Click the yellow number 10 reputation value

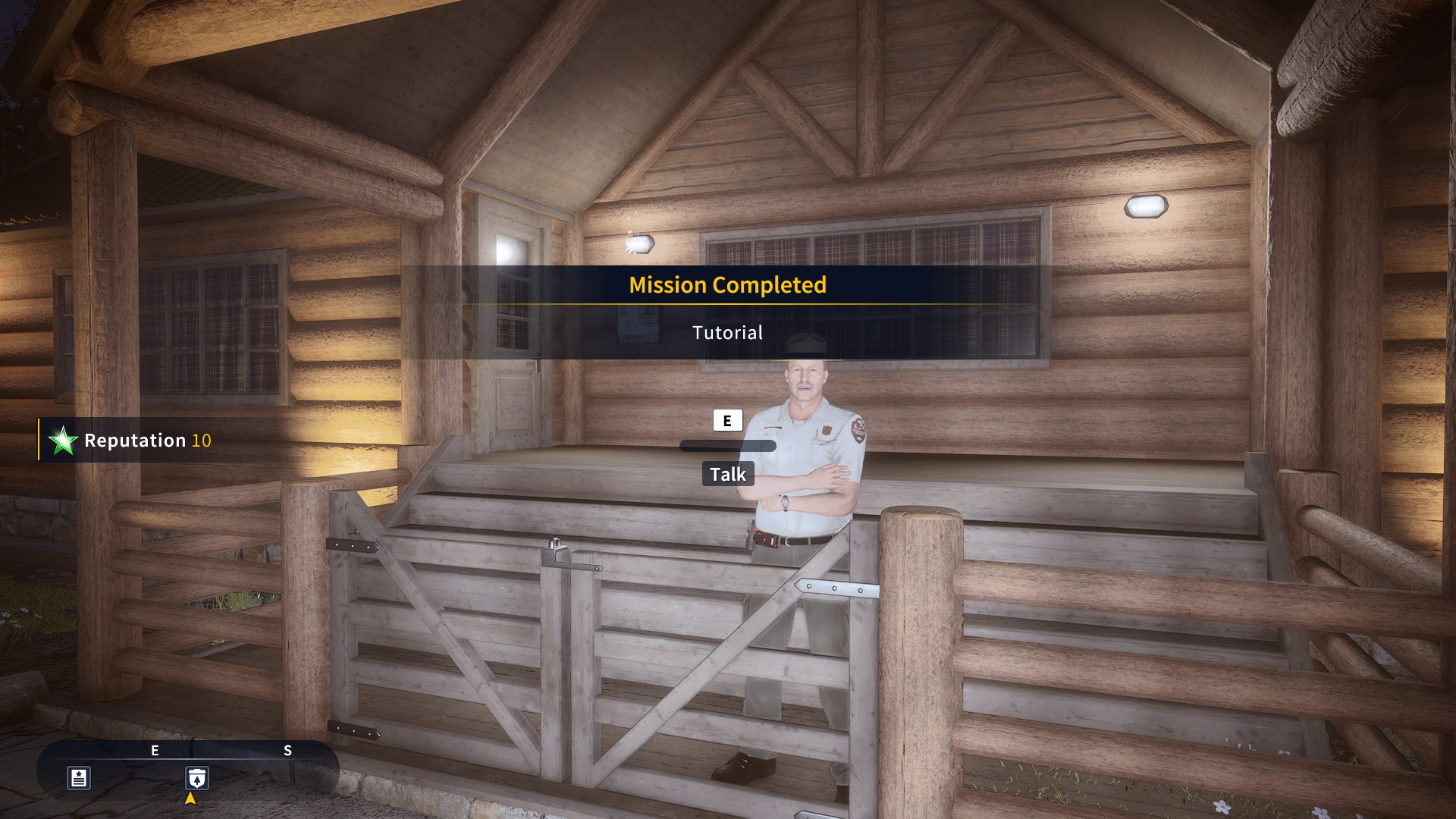pyautogui.click(x=202, y=441)
